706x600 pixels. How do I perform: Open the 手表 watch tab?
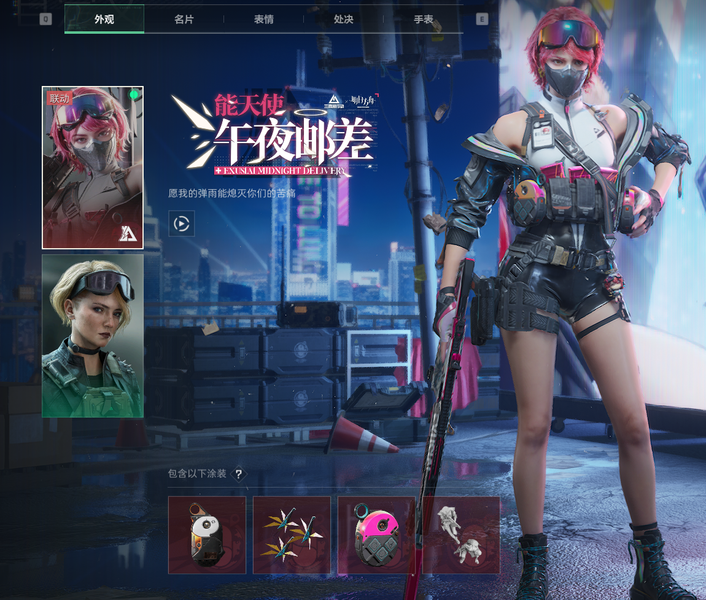[424, 19]
